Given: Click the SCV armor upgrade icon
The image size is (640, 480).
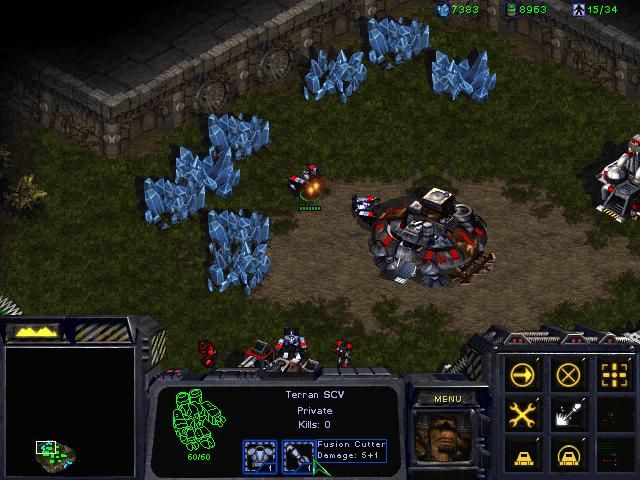Looking at the screenshot, I should (259, 456).
